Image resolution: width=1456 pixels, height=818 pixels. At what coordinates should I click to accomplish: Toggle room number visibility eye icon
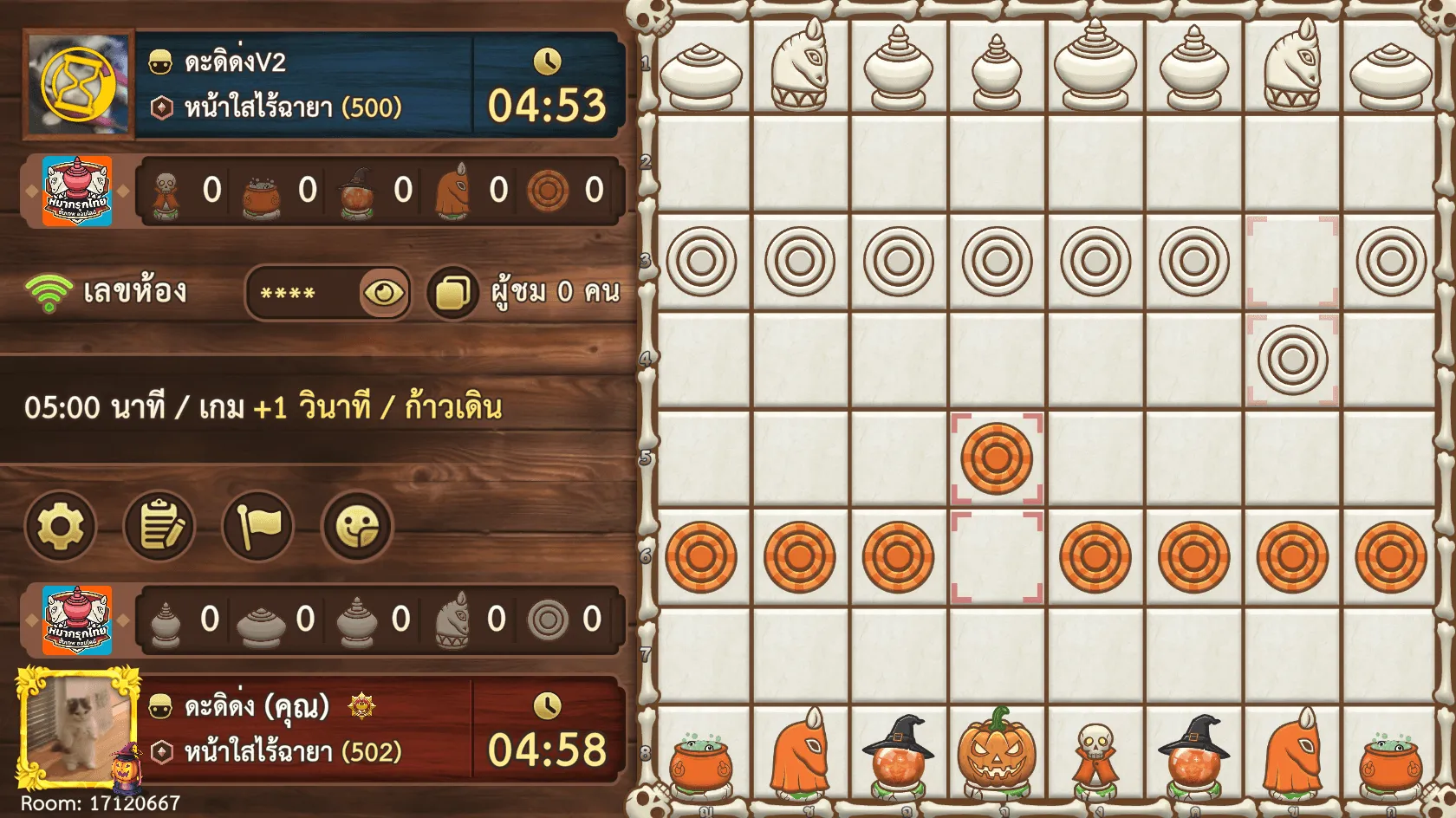384,293
